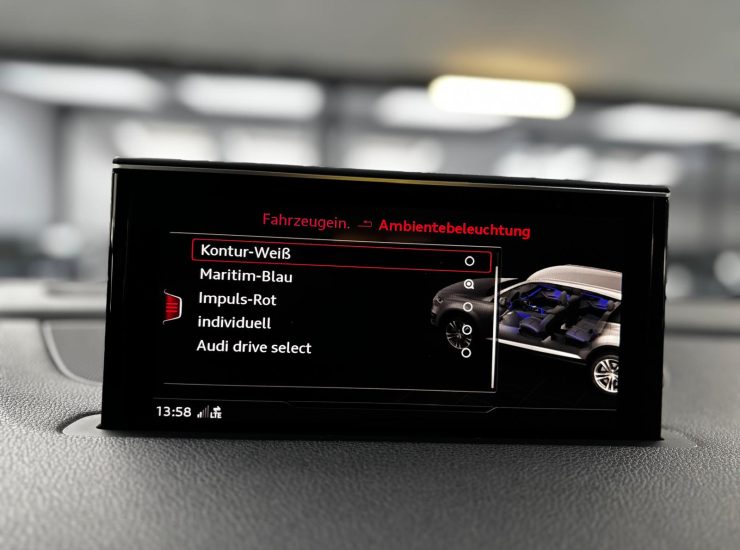Screen dimensions: 740x550
Task: Select the Audi drive select entry
Action: tap(254, 347)
